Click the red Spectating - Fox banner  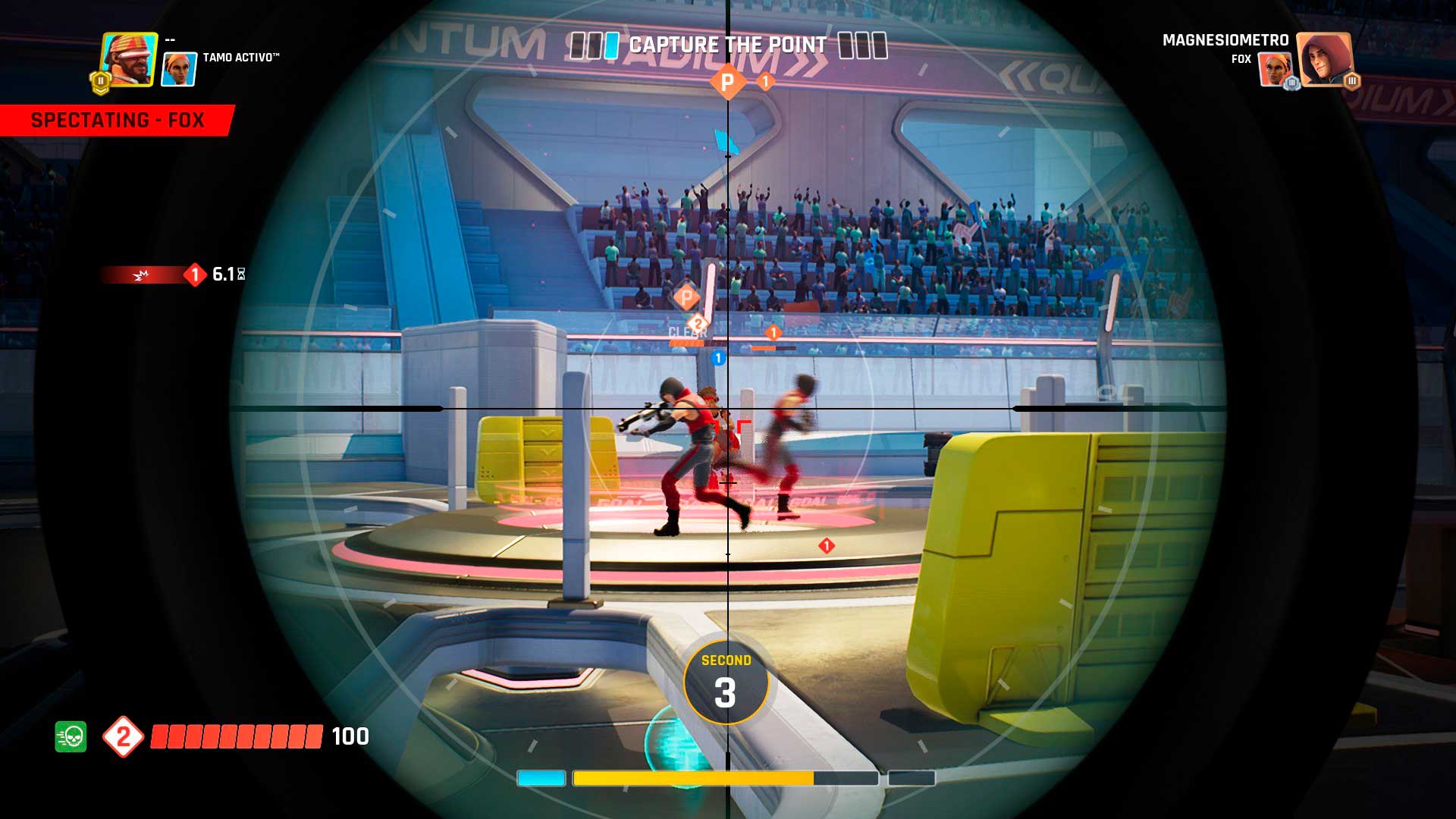118,121
